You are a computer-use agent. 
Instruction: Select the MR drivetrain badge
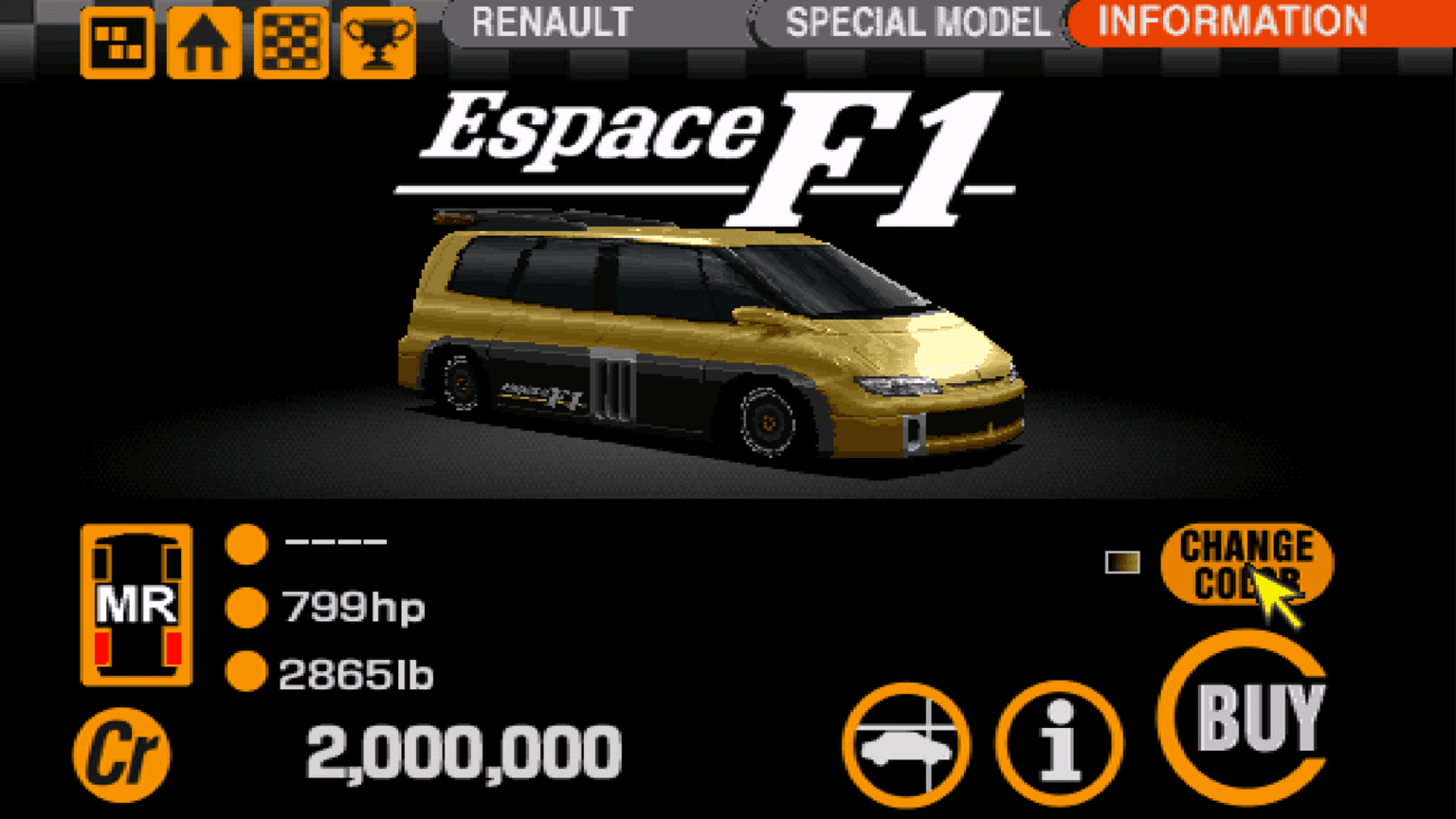tap(136, 604)
